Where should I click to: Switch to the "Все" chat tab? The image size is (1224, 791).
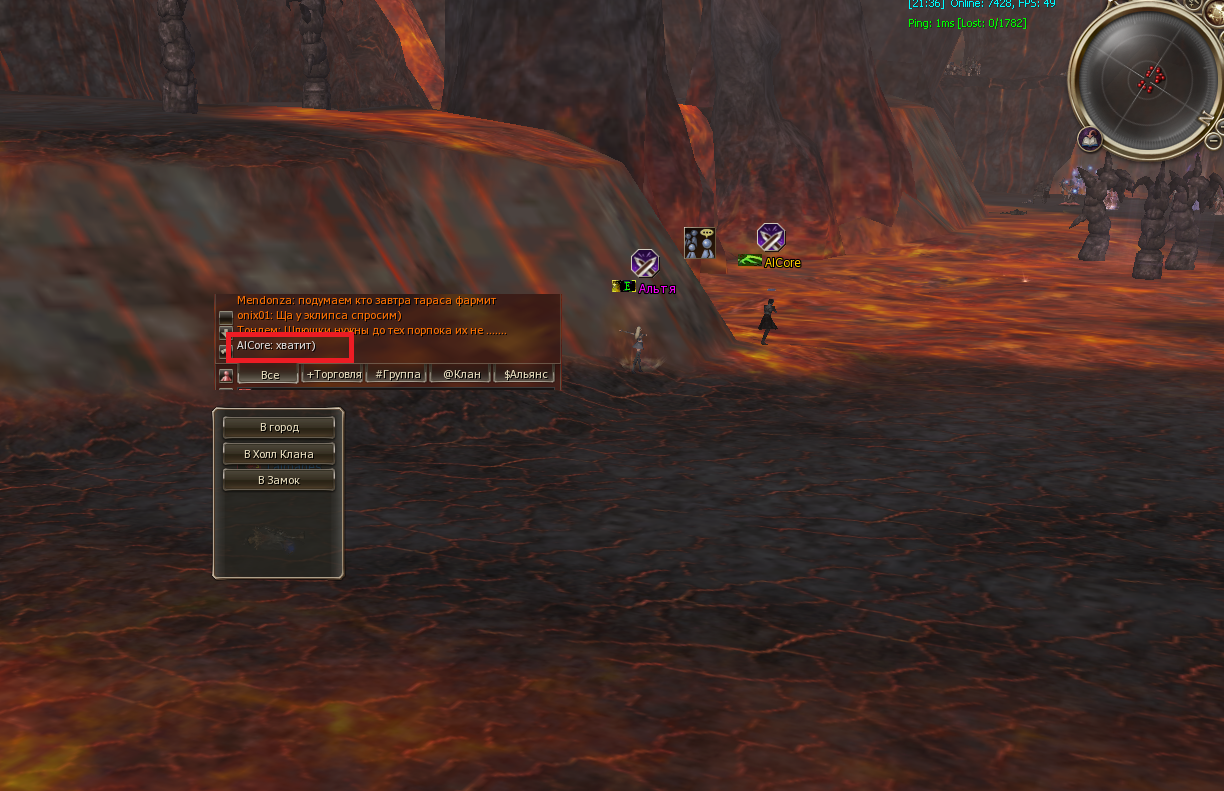coord(269,375)
